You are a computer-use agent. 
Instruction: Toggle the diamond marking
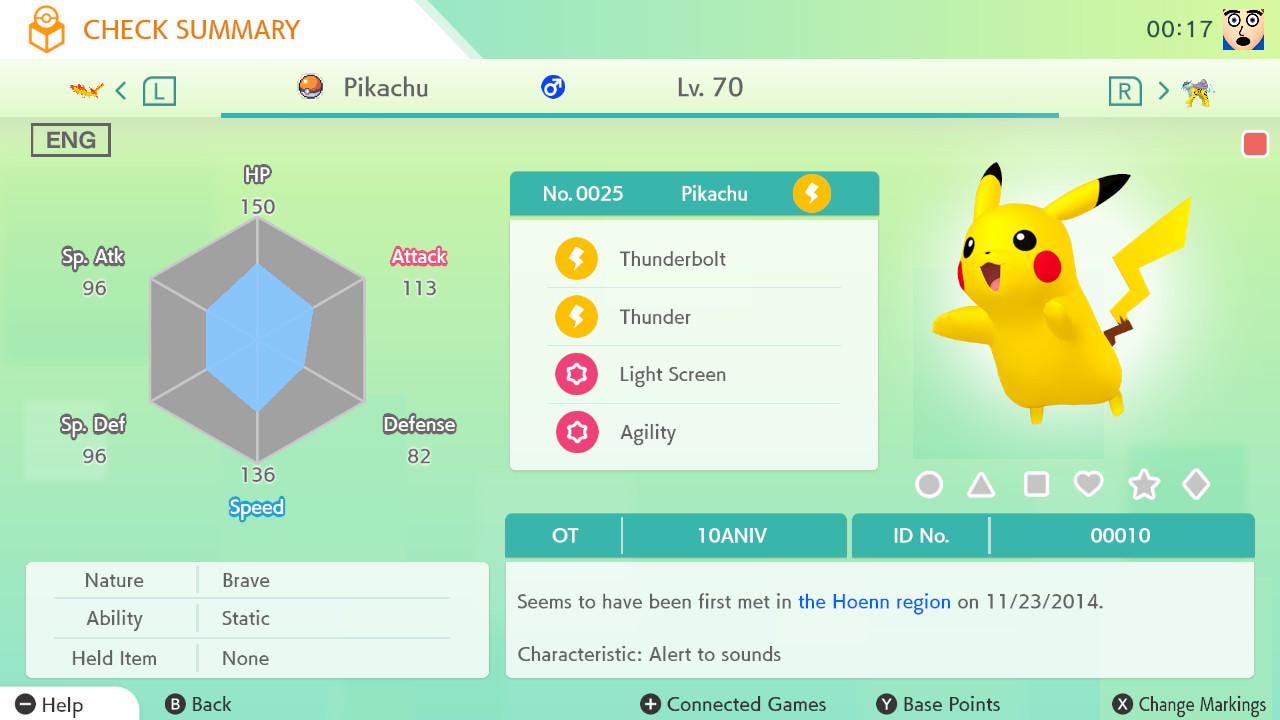(1196, 485)
